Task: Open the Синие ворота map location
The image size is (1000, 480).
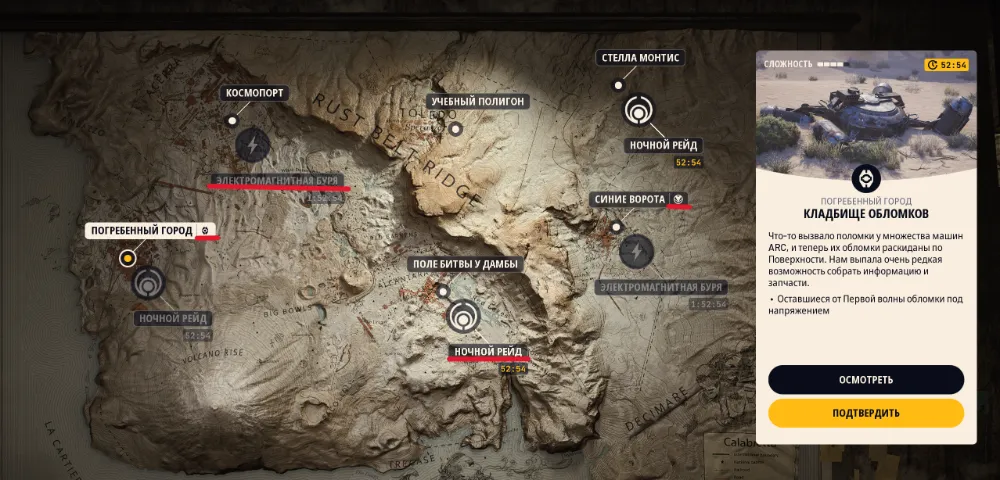Action: [x=628, y=199]
